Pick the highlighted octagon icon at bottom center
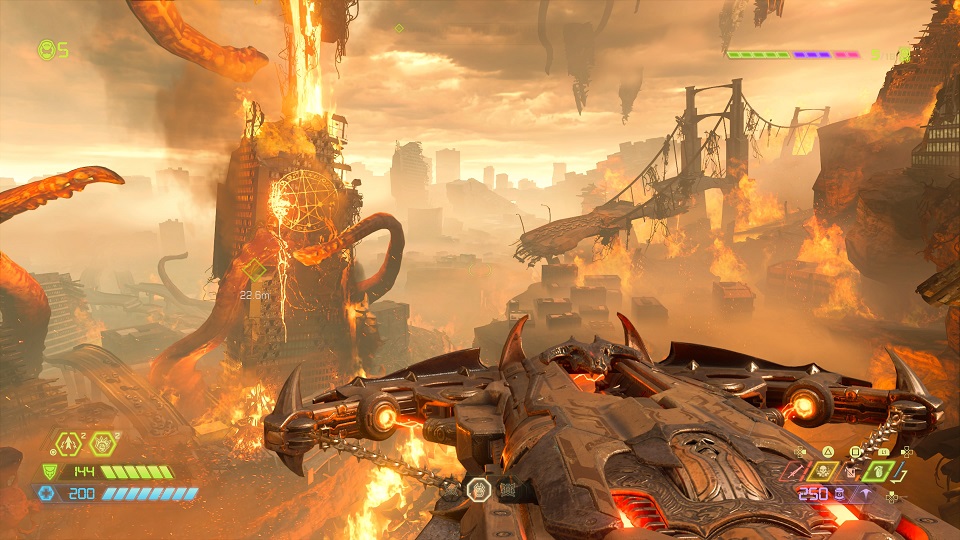960x540 pixels. pos(479,489)
